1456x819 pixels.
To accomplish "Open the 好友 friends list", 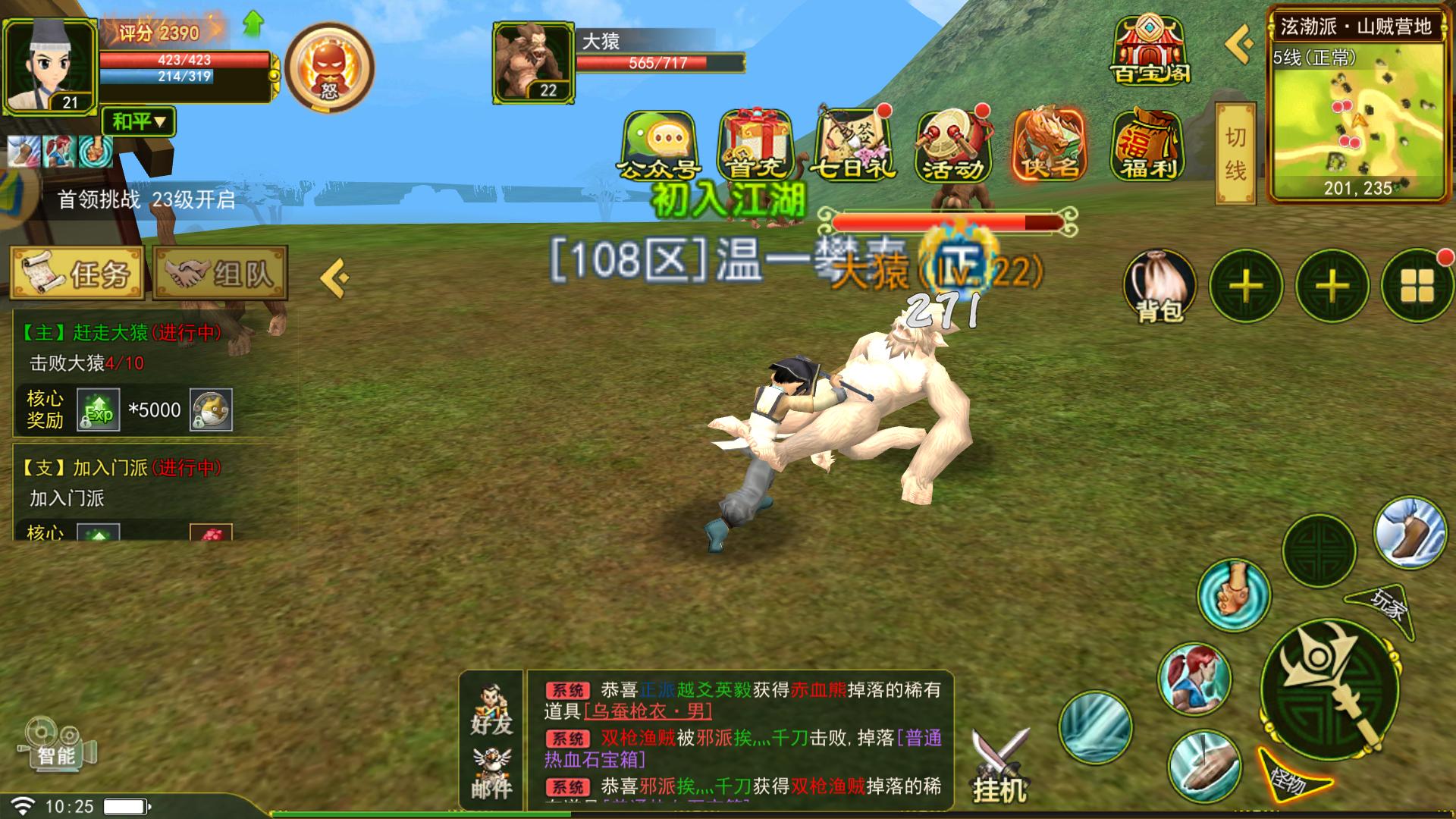I will pyautogui.click(x=491, y=711).
